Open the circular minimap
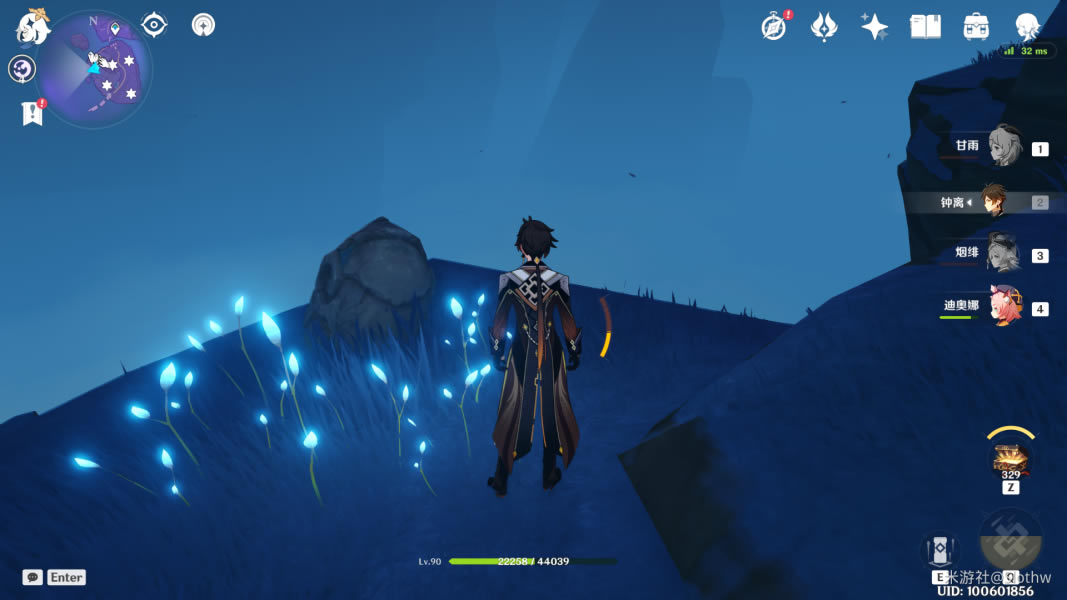This screenshot has width=1067, height=600. 95,70
